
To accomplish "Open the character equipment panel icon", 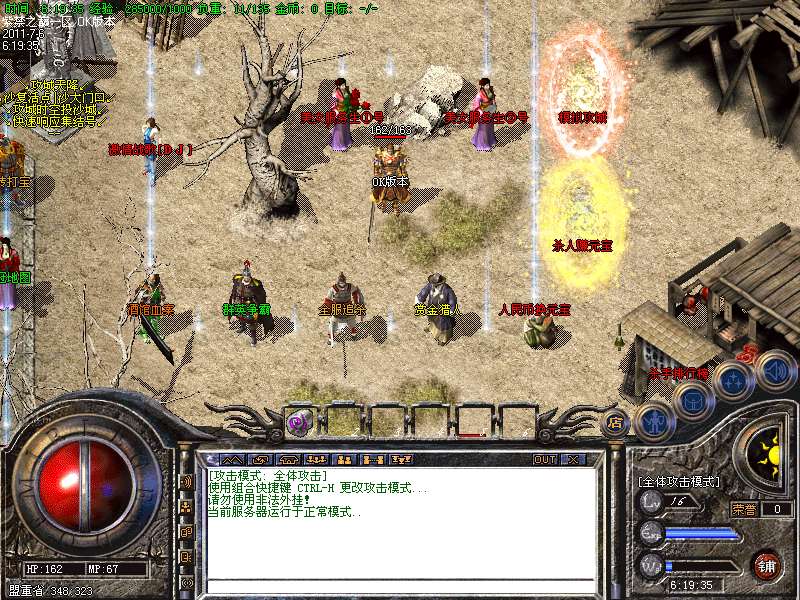I will pos(653,422).
